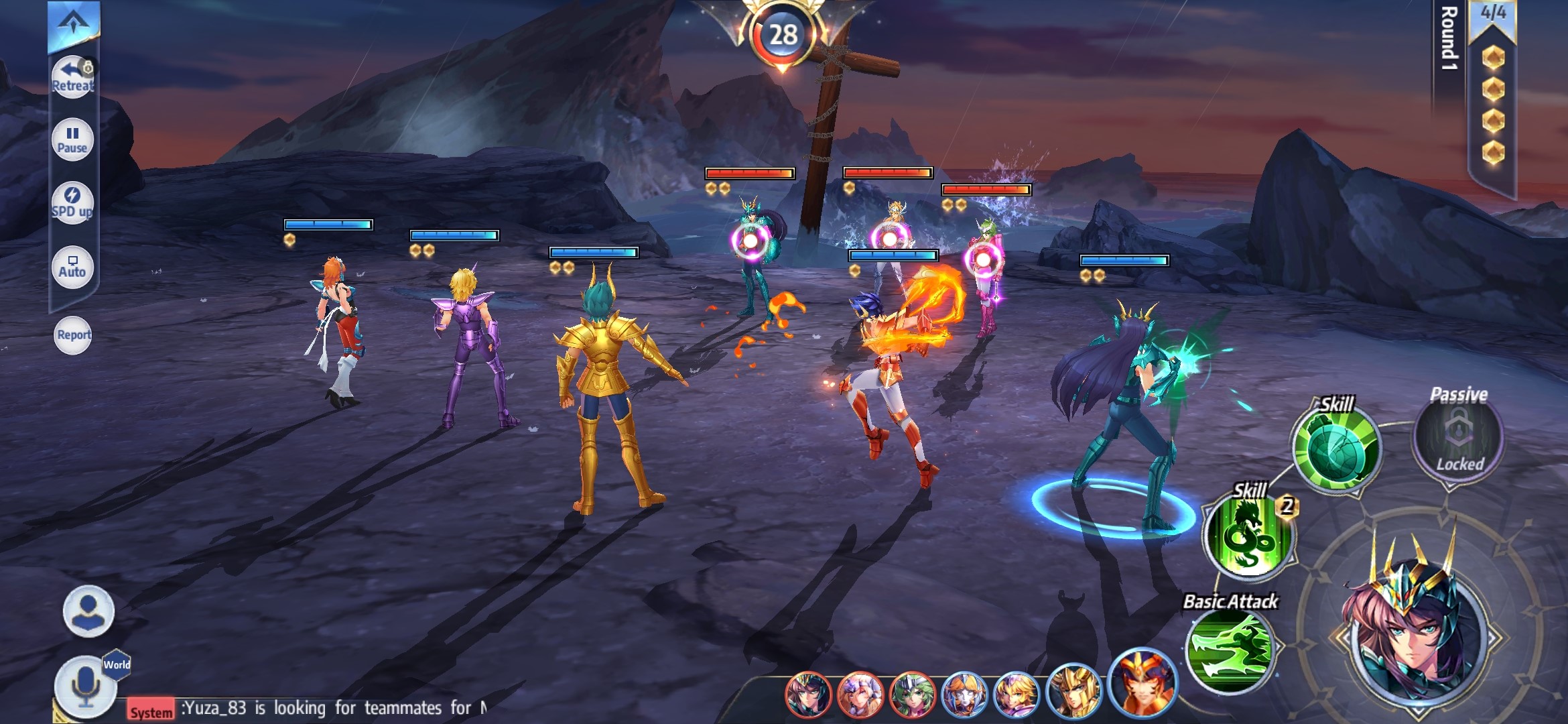Image resolution: width=1568 pixels, height=724 pixels.
Task: Tap the microphone voice chat button
Action: tap(85, 686)
